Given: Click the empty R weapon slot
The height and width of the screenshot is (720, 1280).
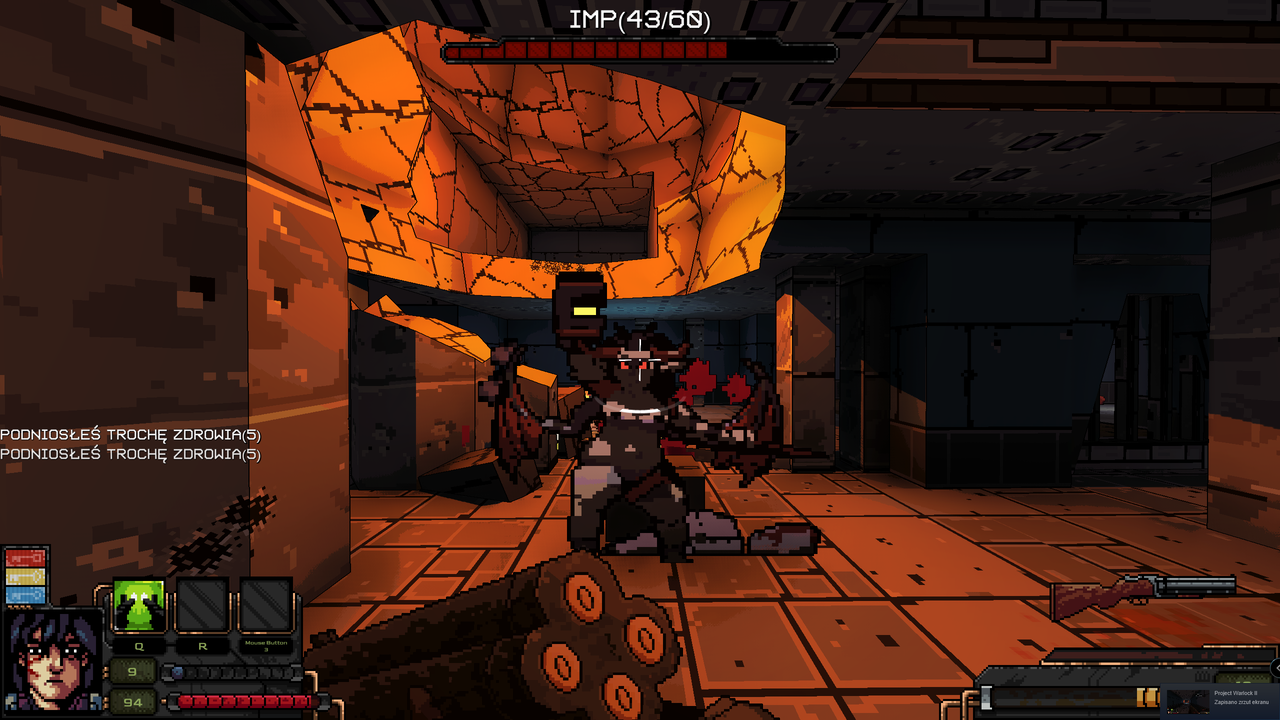Looking at the screenshot, I should click(x=202, y=604).
